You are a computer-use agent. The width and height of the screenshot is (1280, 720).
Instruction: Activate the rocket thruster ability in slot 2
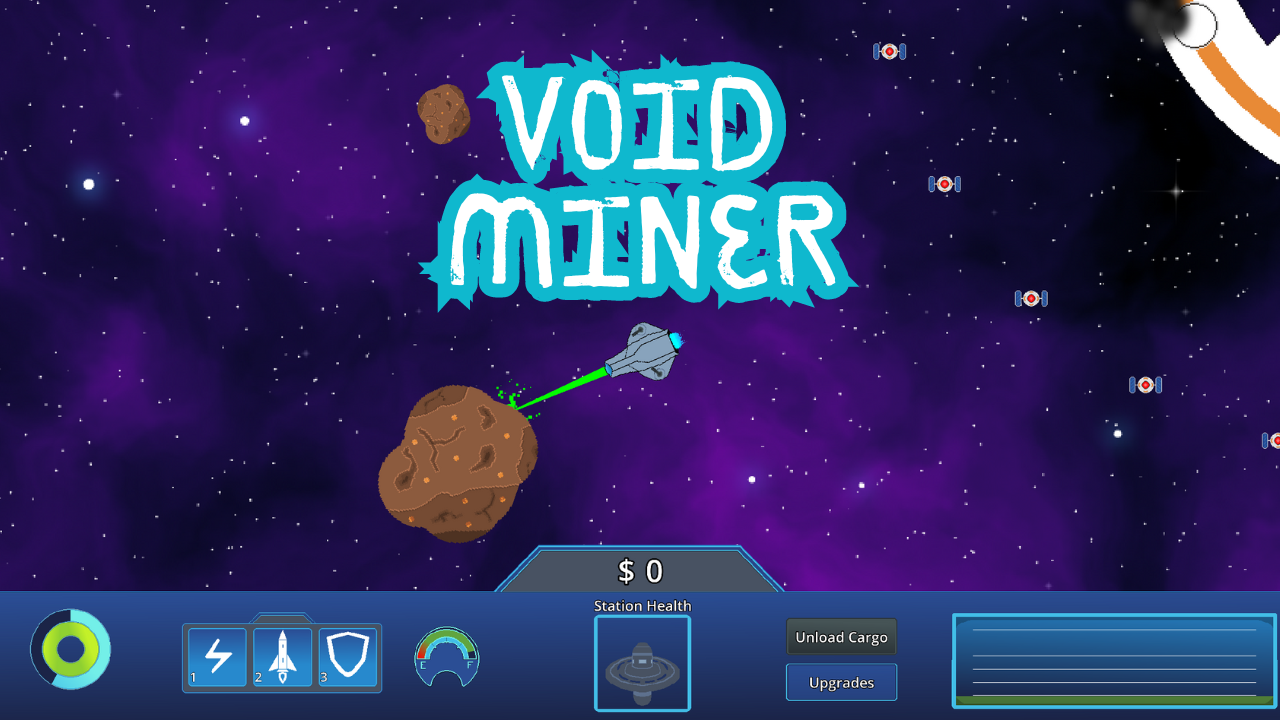click(281, 658)
